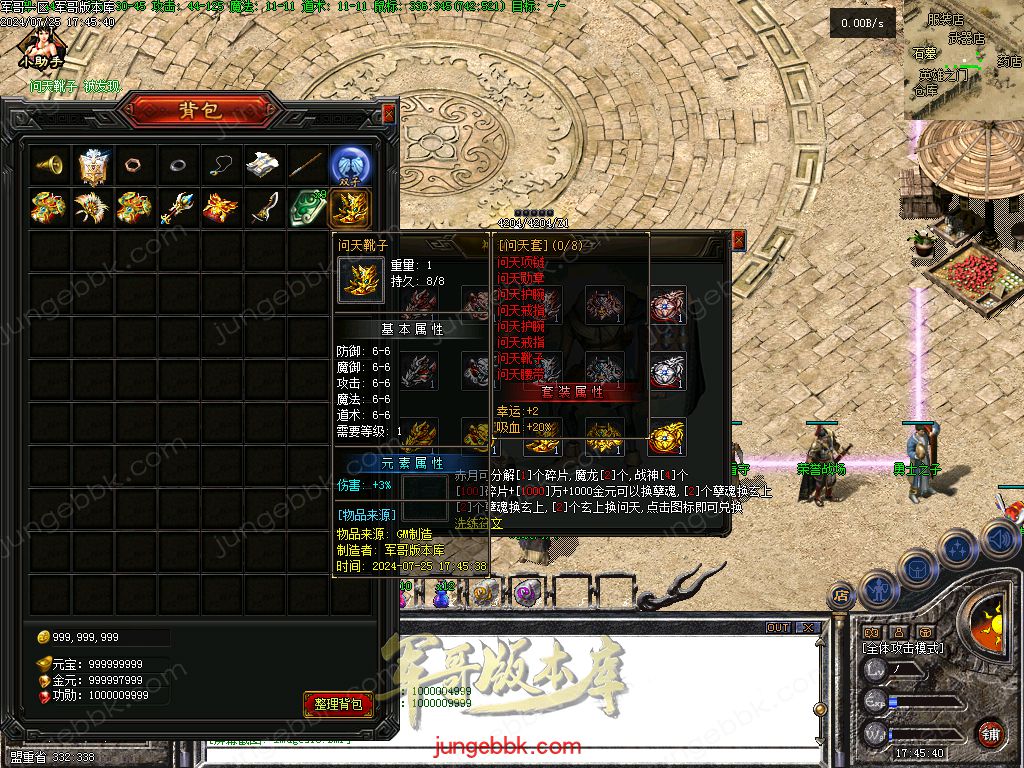Open the minimap in the corner
The height and width of the screenshot is (768, 1024).
tap(964, 60)
